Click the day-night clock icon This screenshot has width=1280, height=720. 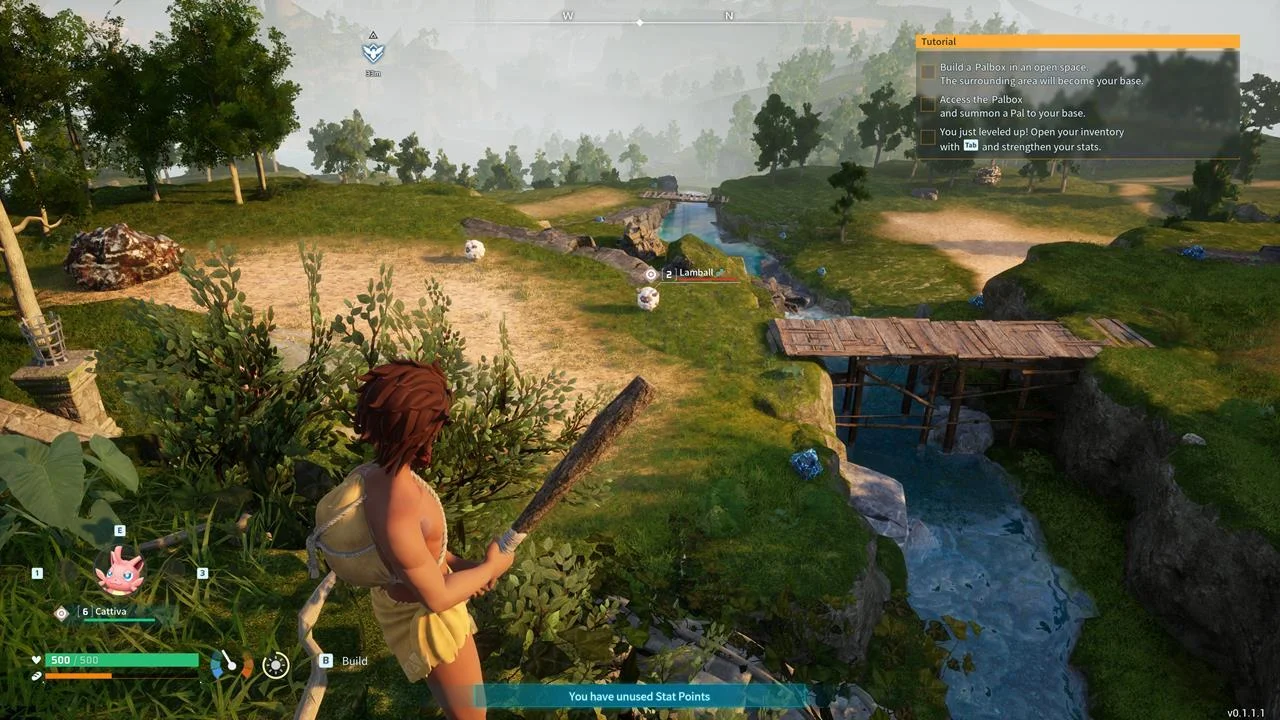(x=275, y=664)
